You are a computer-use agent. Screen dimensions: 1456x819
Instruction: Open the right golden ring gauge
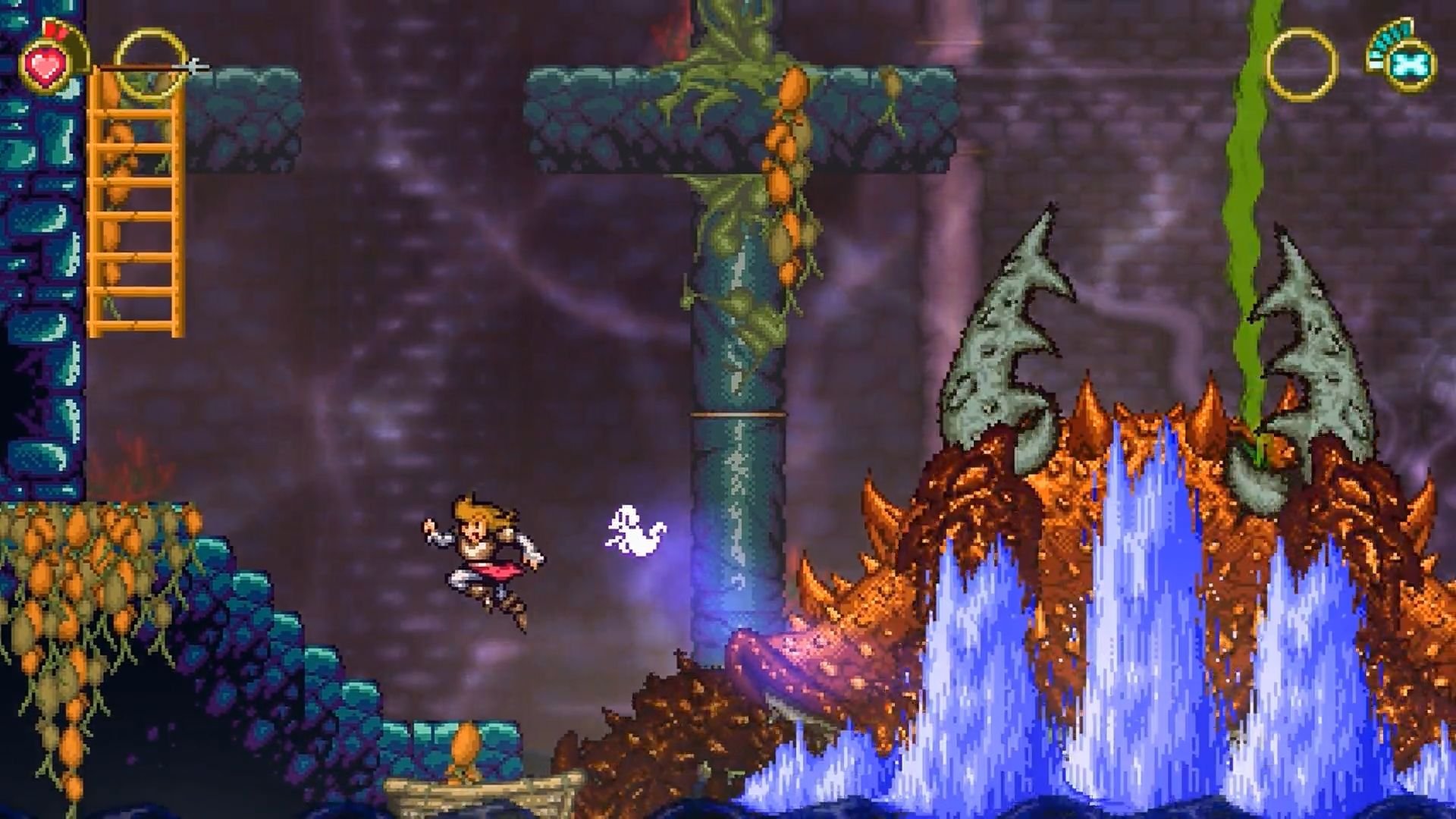1303,64
